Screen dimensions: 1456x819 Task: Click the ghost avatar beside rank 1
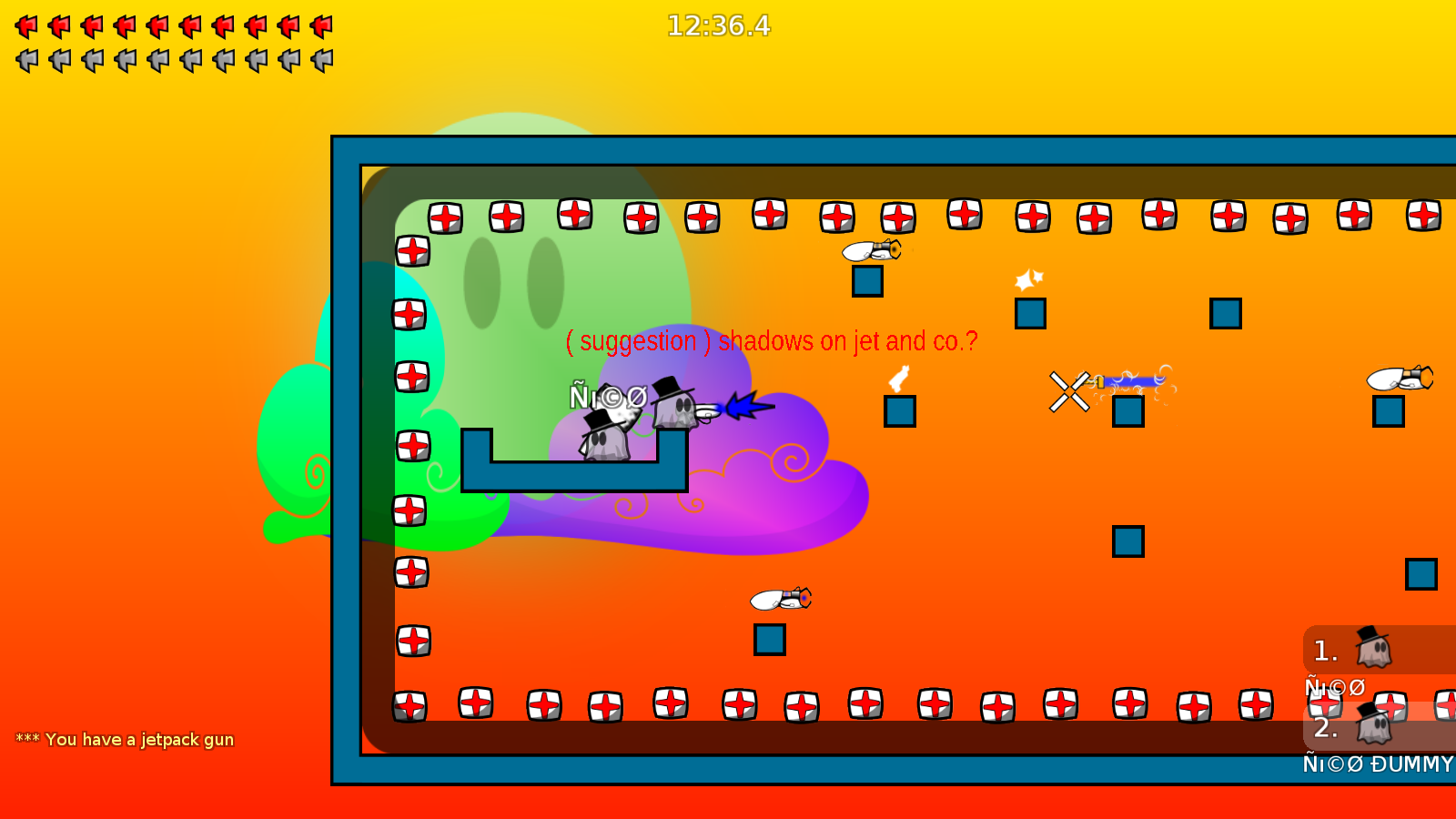[x=1371, y=652]
